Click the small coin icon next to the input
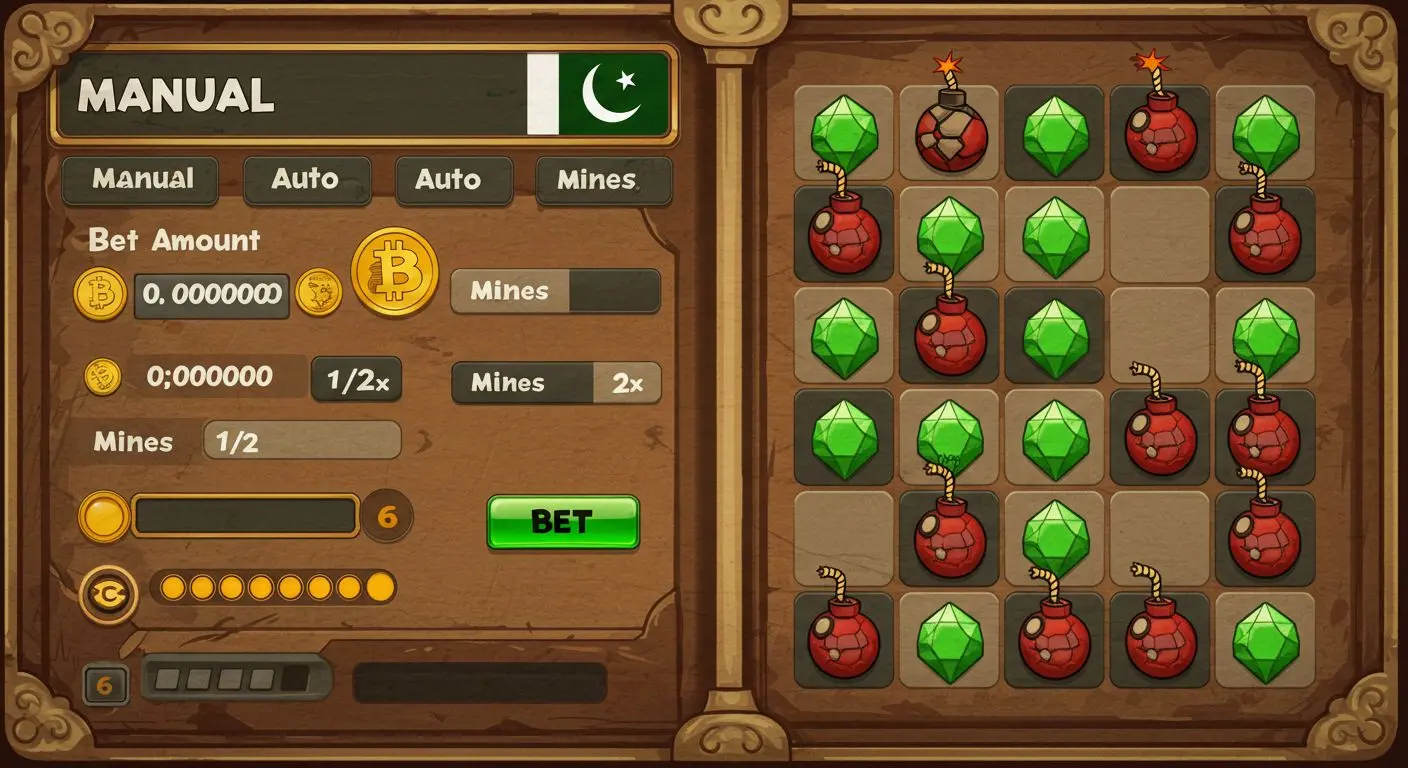Screen dimensions: 1408x768 coord(318,294)
